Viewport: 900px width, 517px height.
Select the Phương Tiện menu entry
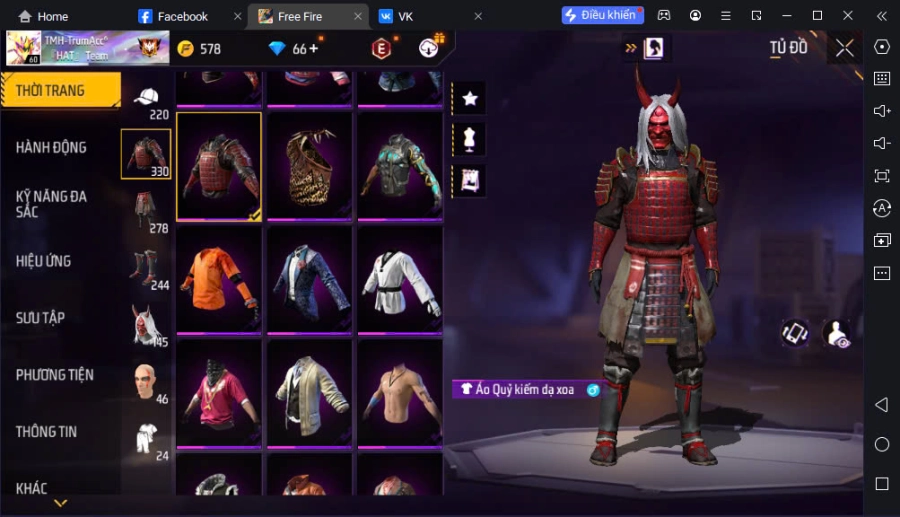point(55,375)
